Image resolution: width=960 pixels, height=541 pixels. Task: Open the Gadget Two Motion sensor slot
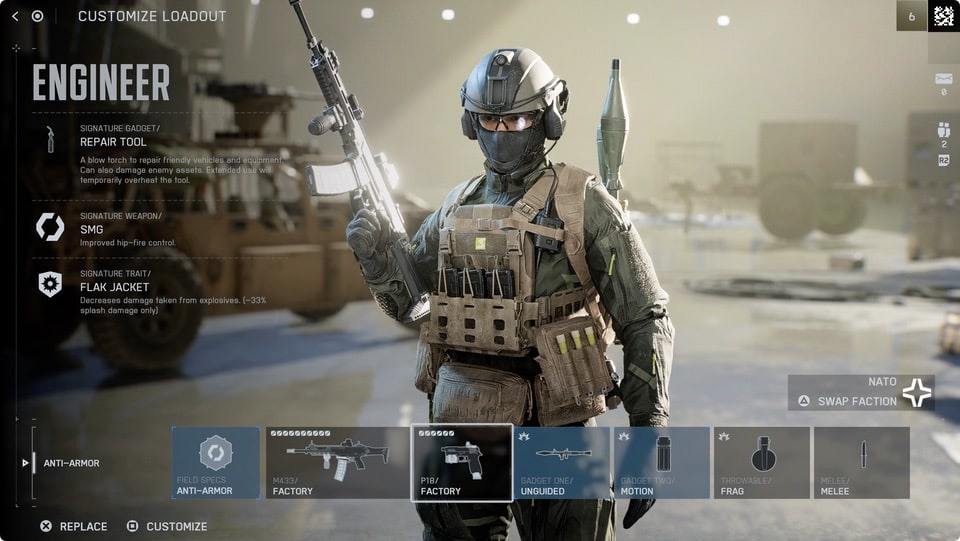(x=661, y=463)
